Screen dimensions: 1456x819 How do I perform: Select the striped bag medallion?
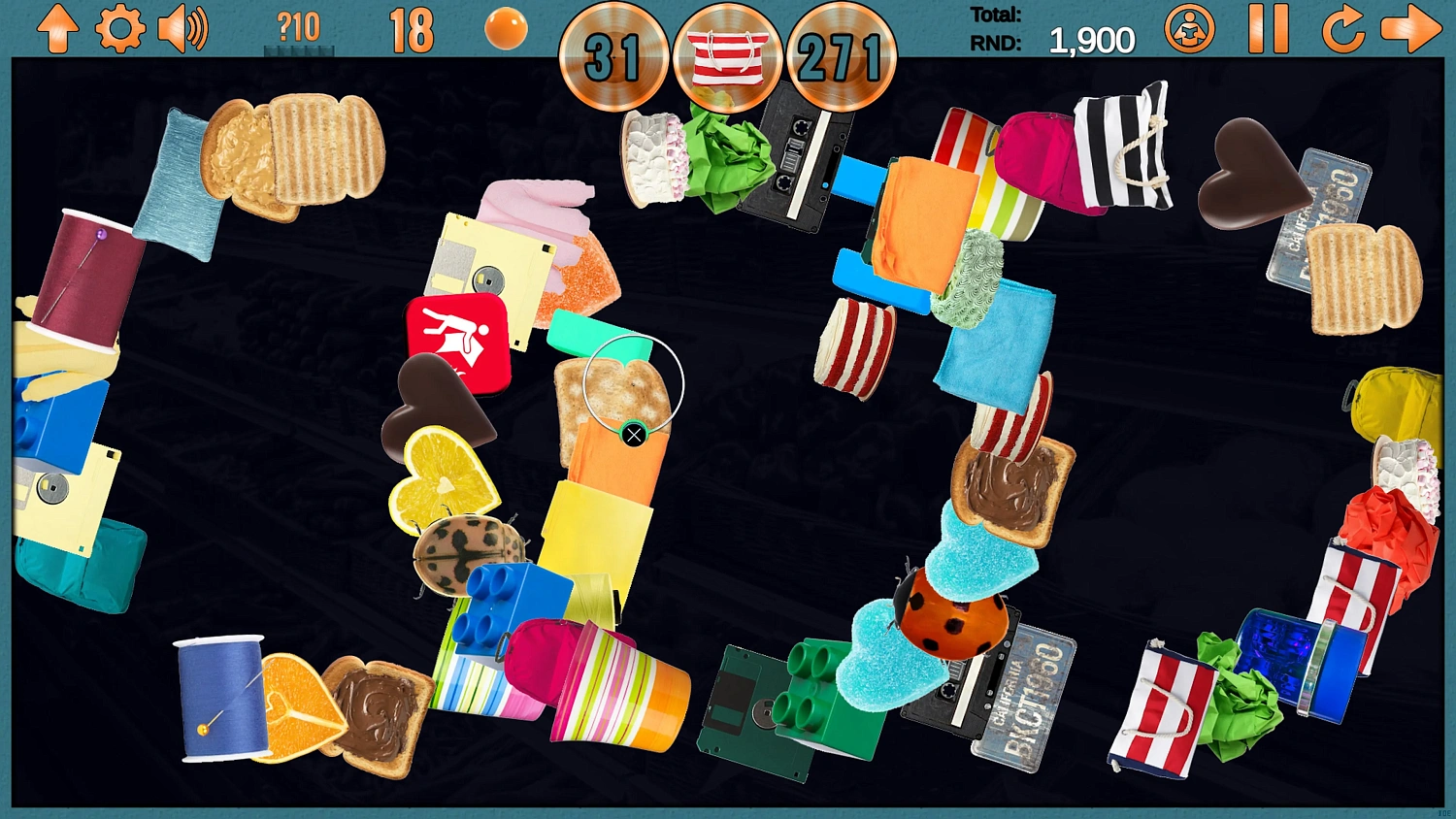(x=729, y=58)
